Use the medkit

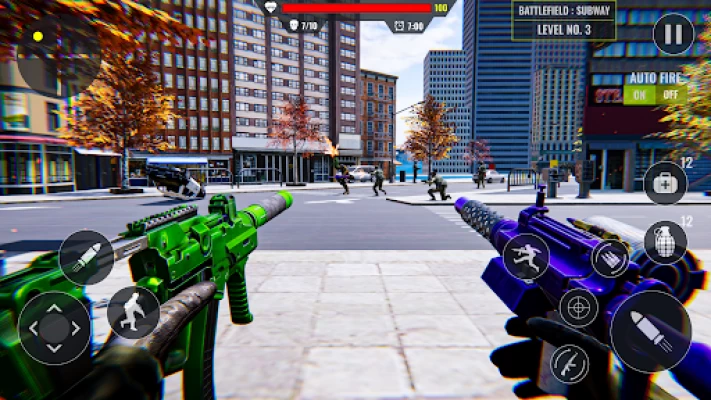click(x=665, y=183)
